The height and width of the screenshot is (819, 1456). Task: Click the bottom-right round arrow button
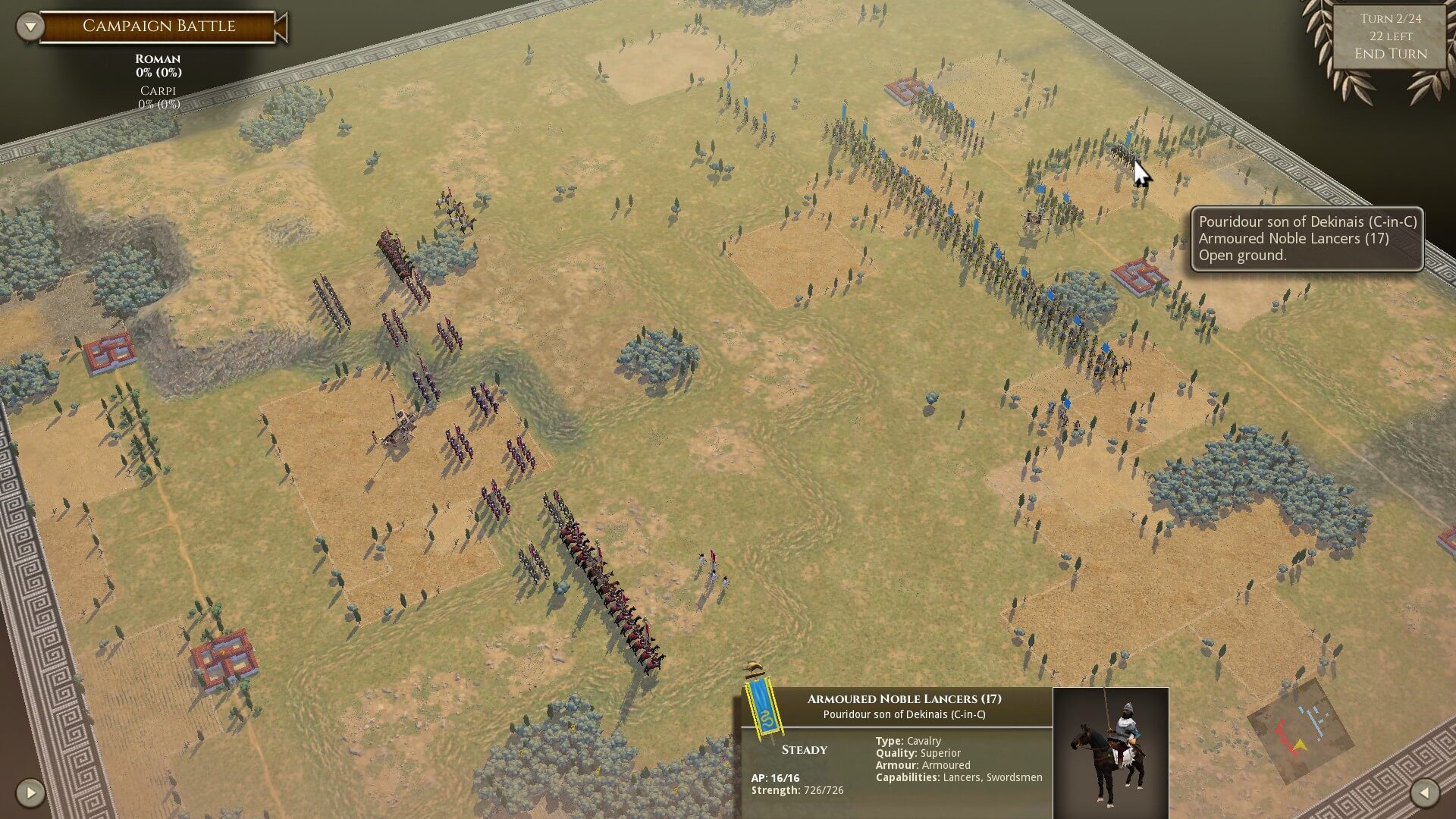pyautogui.click(x=1424, y=793)
